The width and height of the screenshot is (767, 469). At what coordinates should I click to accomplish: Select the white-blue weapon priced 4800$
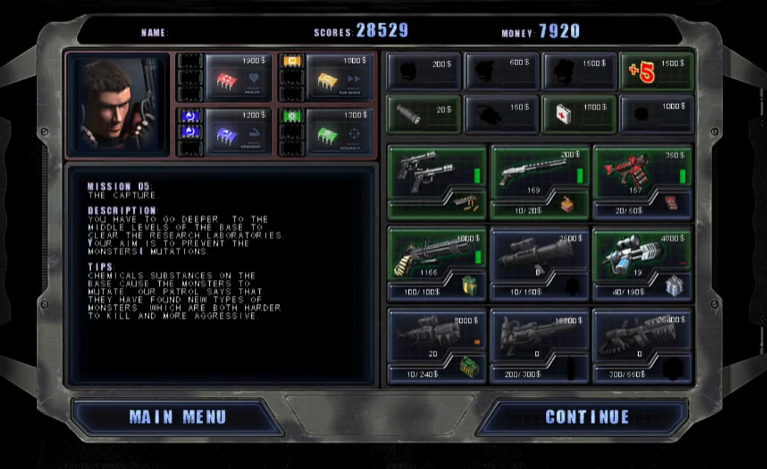tap(642, 254)
